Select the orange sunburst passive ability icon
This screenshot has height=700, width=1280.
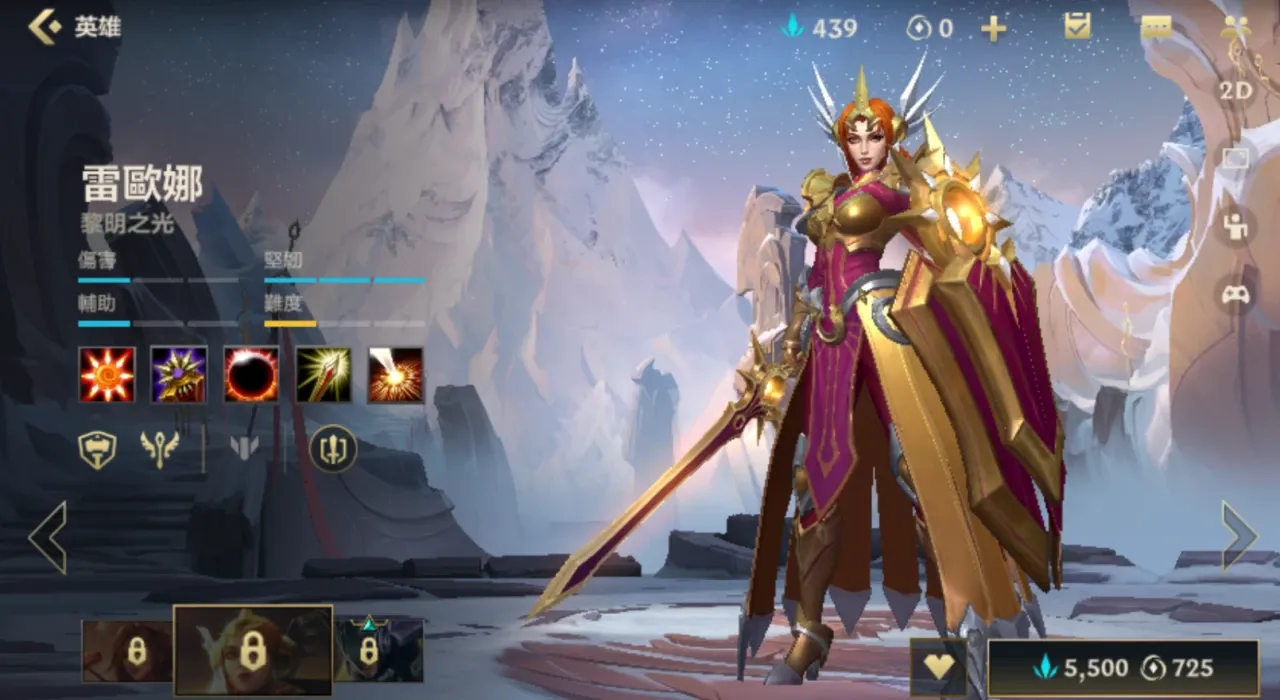point(107,375)
